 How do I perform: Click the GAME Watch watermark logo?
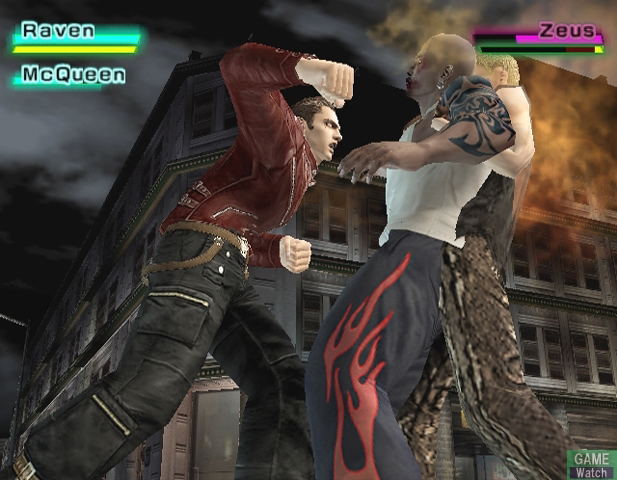(x=591, y=464)
